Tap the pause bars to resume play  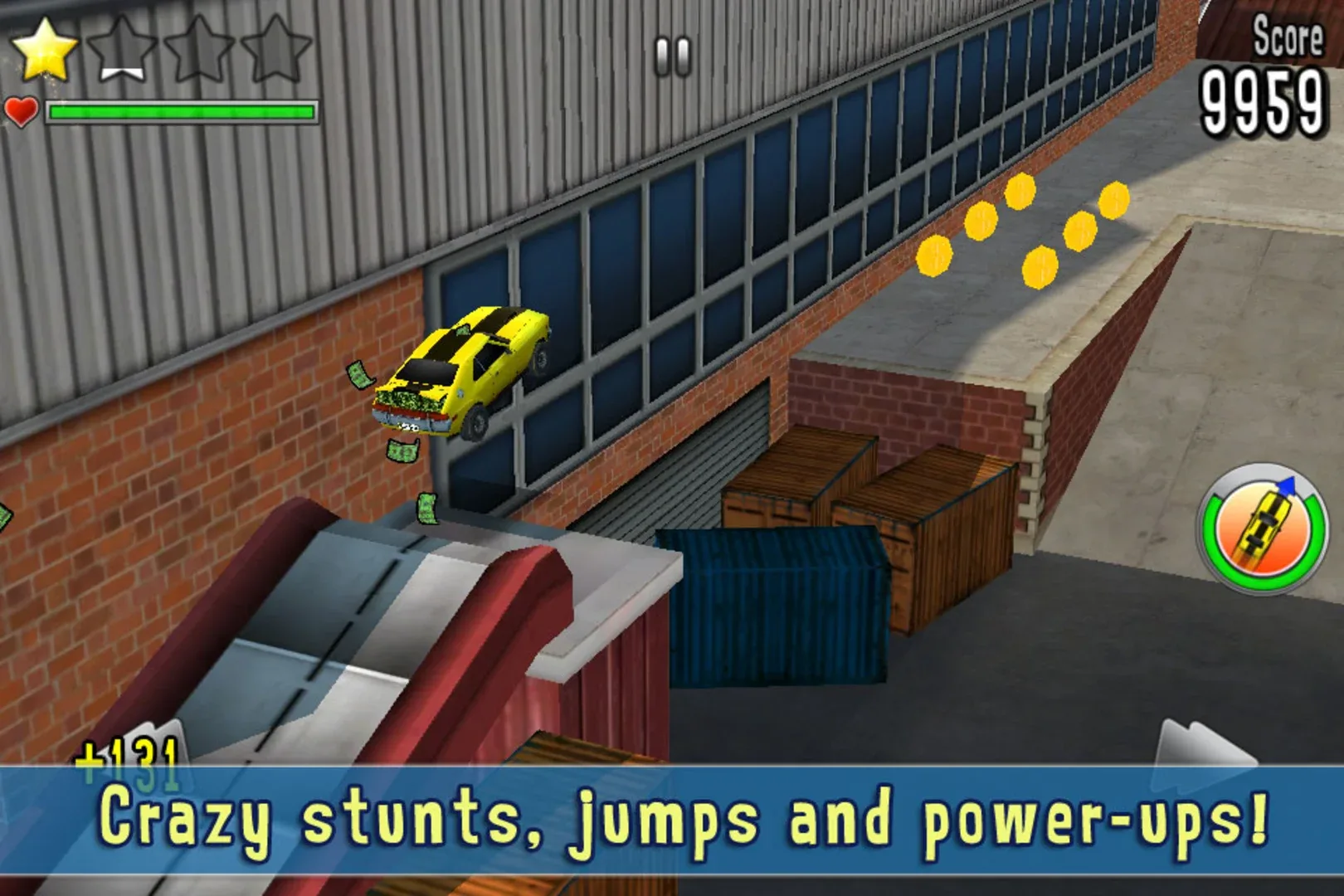(x=672, y=54)
